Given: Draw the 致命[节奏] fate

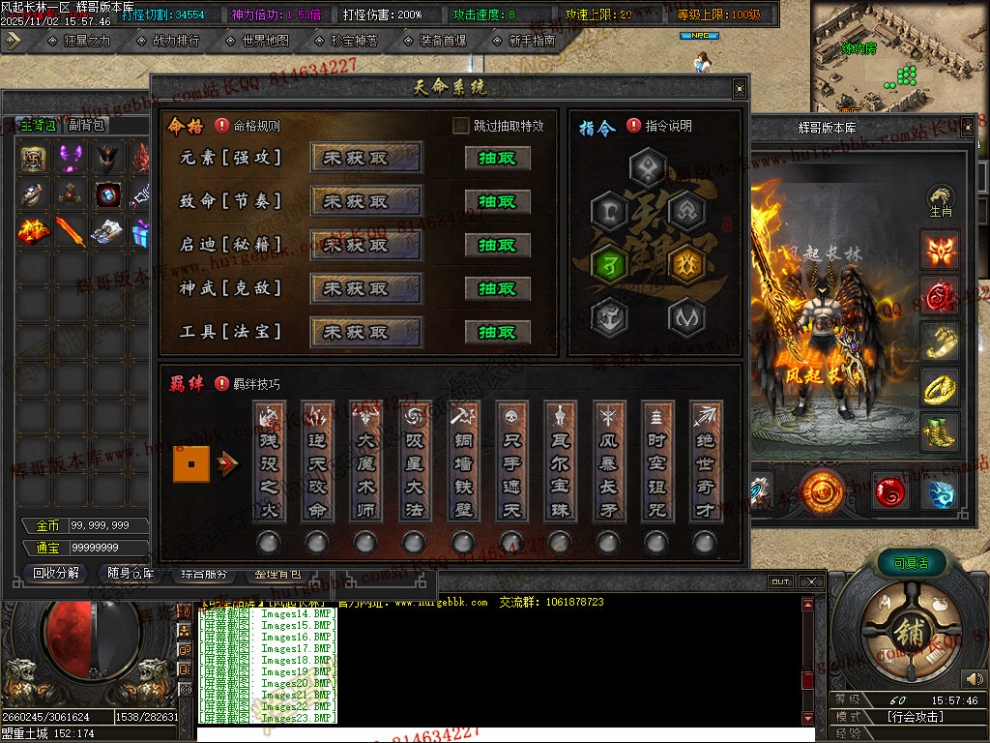Looking at the screenshot, I should click(x=497, y=201).
